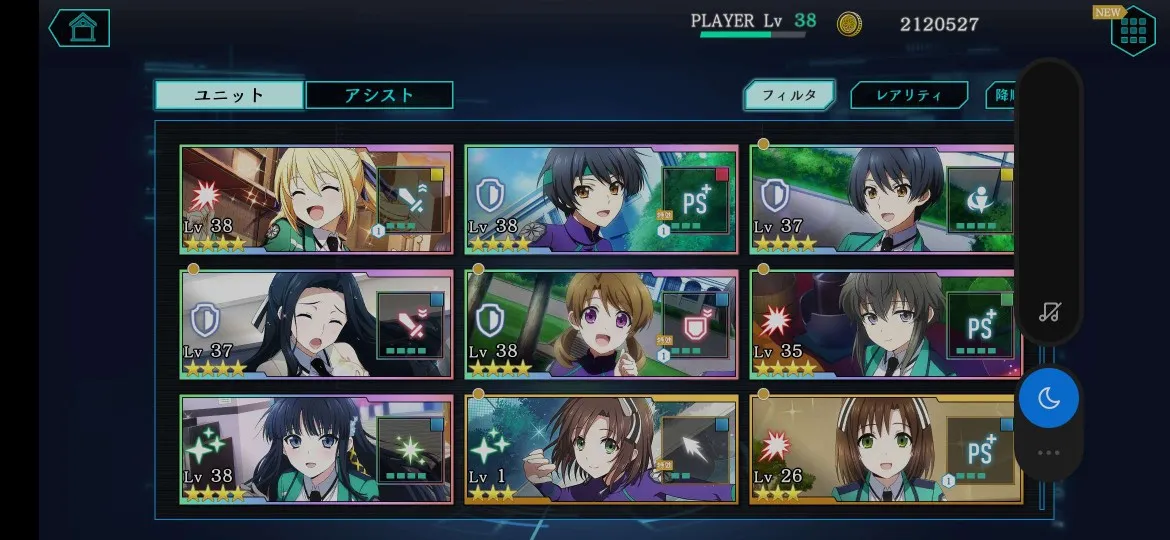The height and width of the screenshot is (540, 1170).
Task: Toggle the mute music overlay button
Action: pyautogui.click(x=1048, y=311)
